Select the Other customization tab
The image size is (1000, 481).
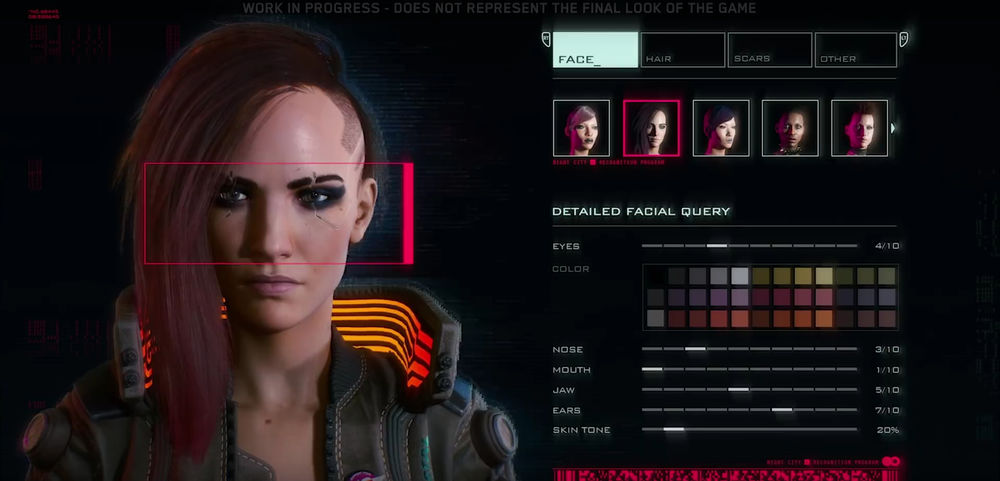pos(855,50)
